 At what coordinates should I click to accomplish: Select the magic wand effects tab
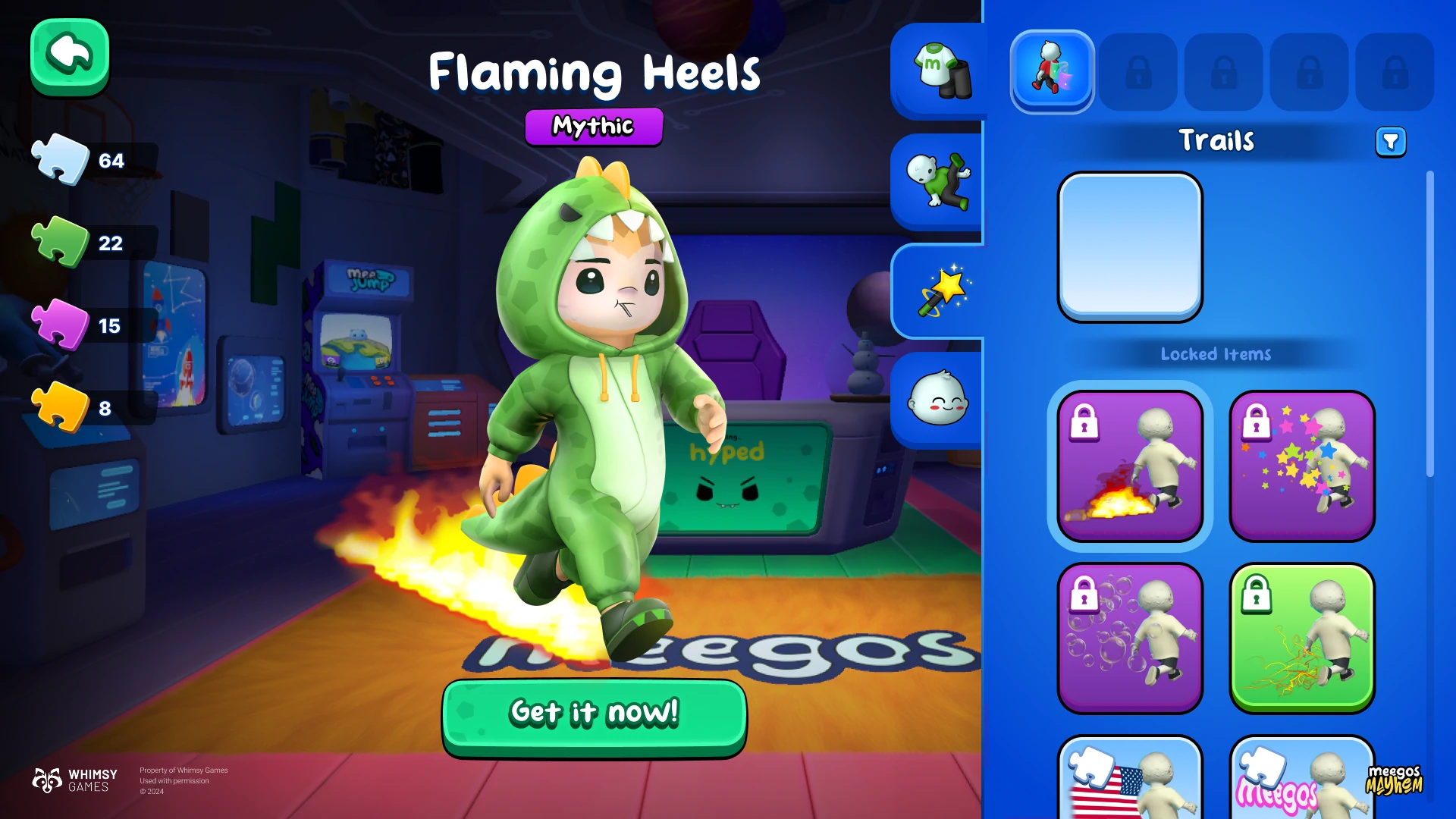tap(939, 291)
